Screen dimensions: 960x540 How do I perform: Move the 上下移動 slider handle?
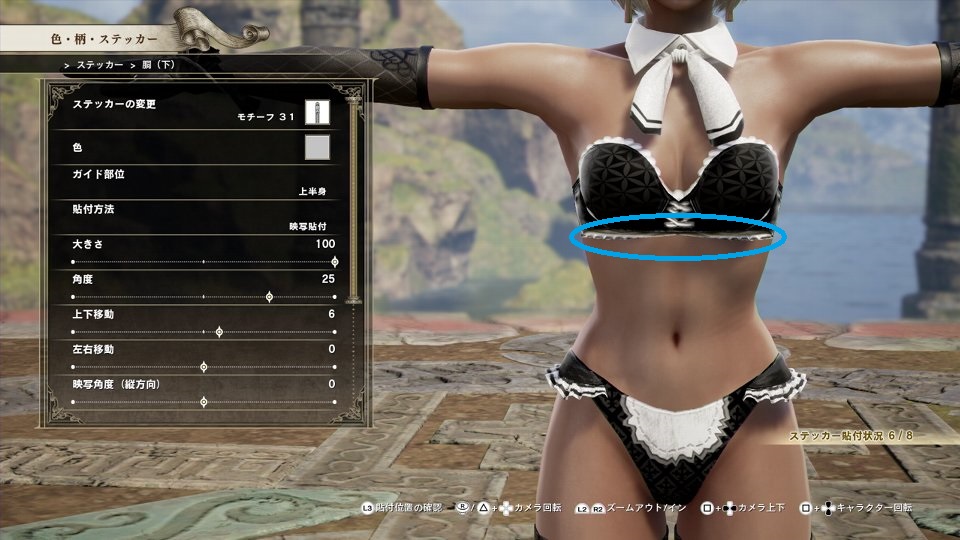pos(219,332)
